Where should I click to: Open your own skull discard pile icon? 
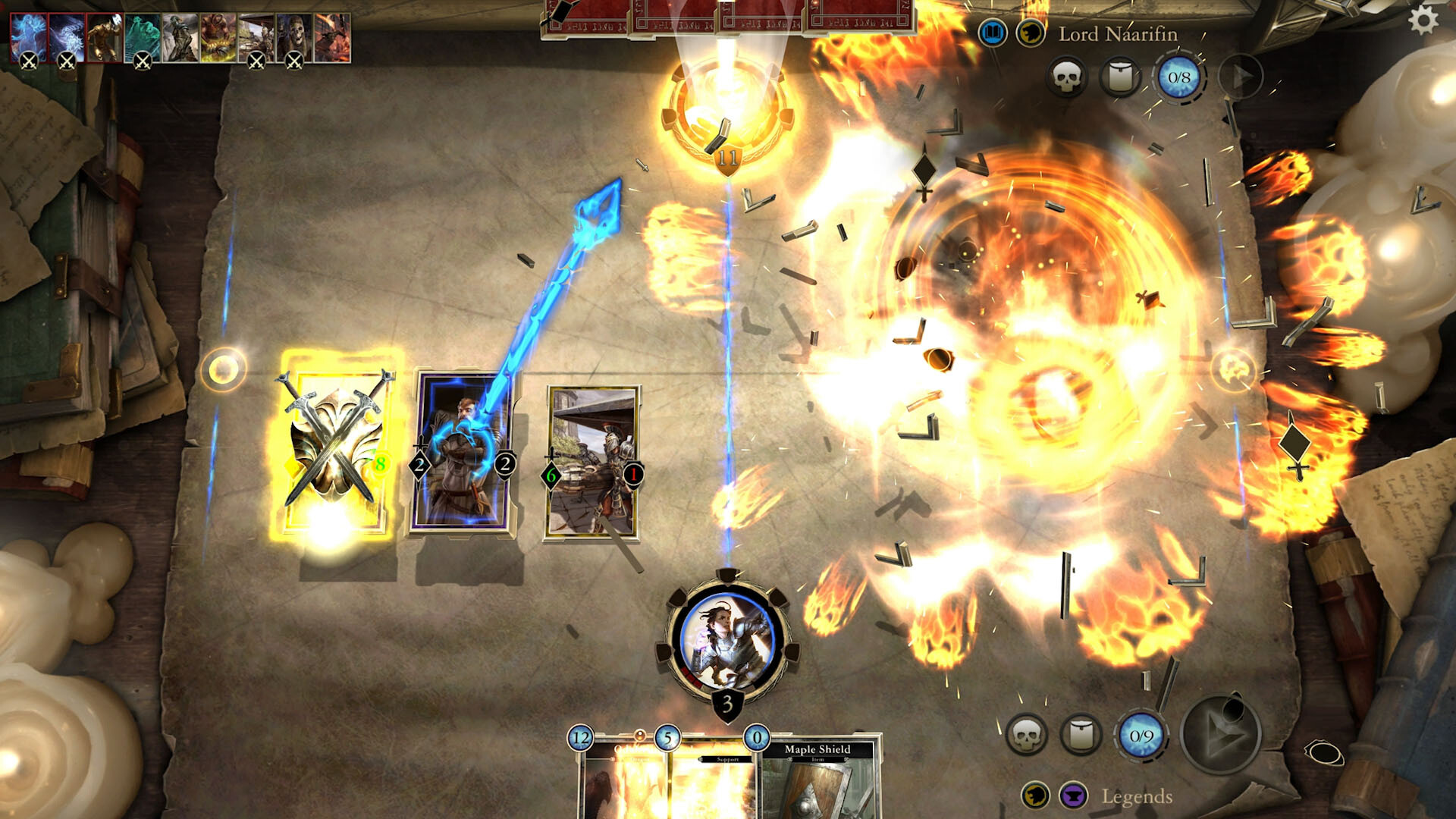(x=1030, y=735)
